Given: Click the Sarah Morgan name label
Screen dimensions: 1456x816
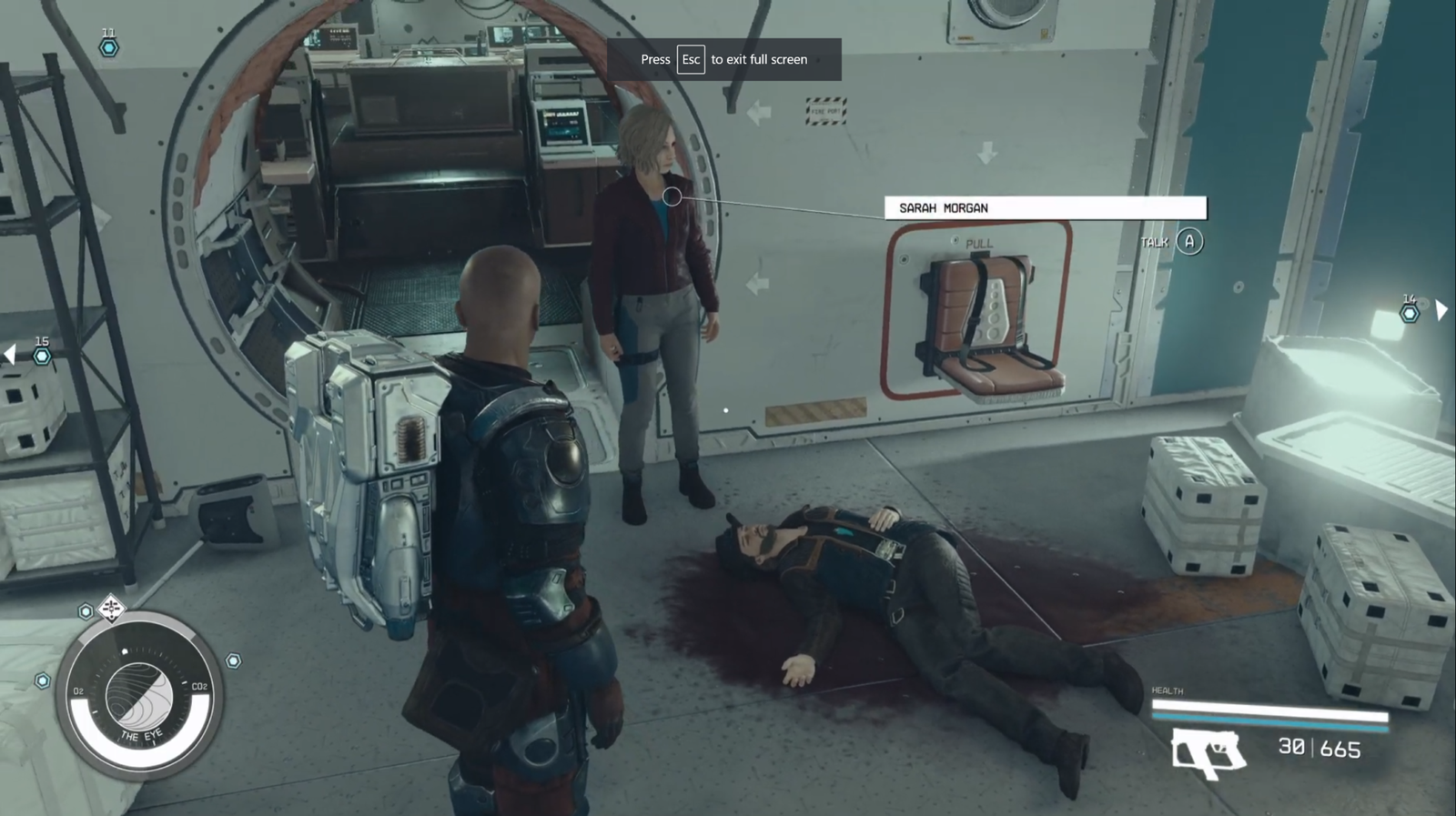Looking at the screenshot, I should pyautogui.click(x=1045, y=208).
